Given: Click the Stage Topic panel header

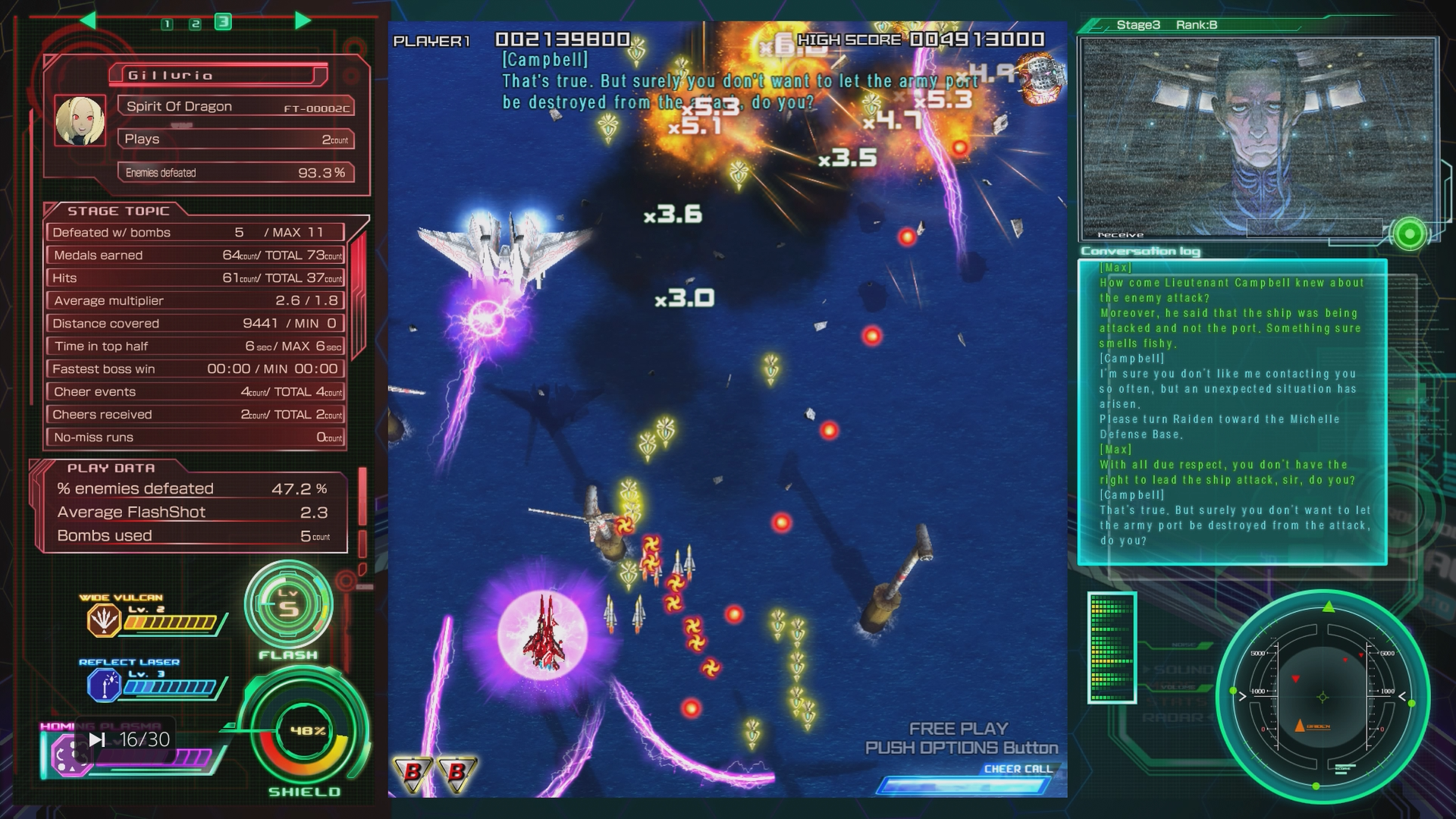Looking at the screenshot, I should [118, 211].
